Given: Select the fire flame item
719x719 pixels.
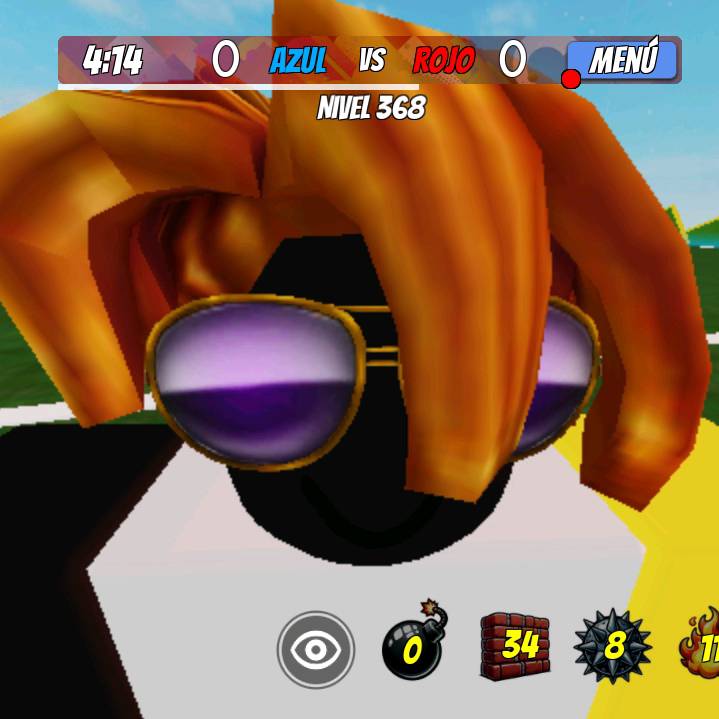Looking at the screenshot, I should click(702, 645).
